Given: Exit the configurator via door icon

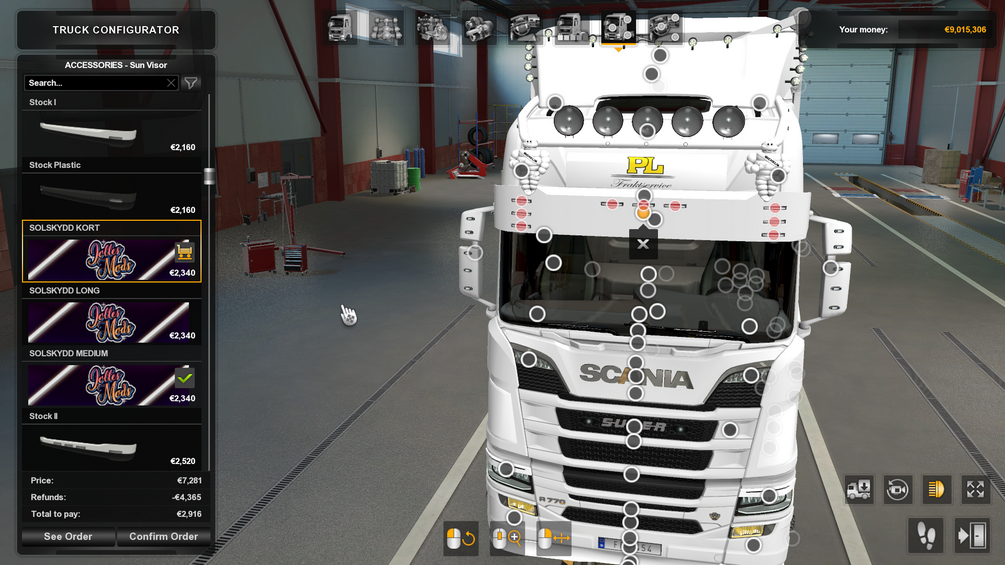Looking at the screenshot, I should coord(970,536).
